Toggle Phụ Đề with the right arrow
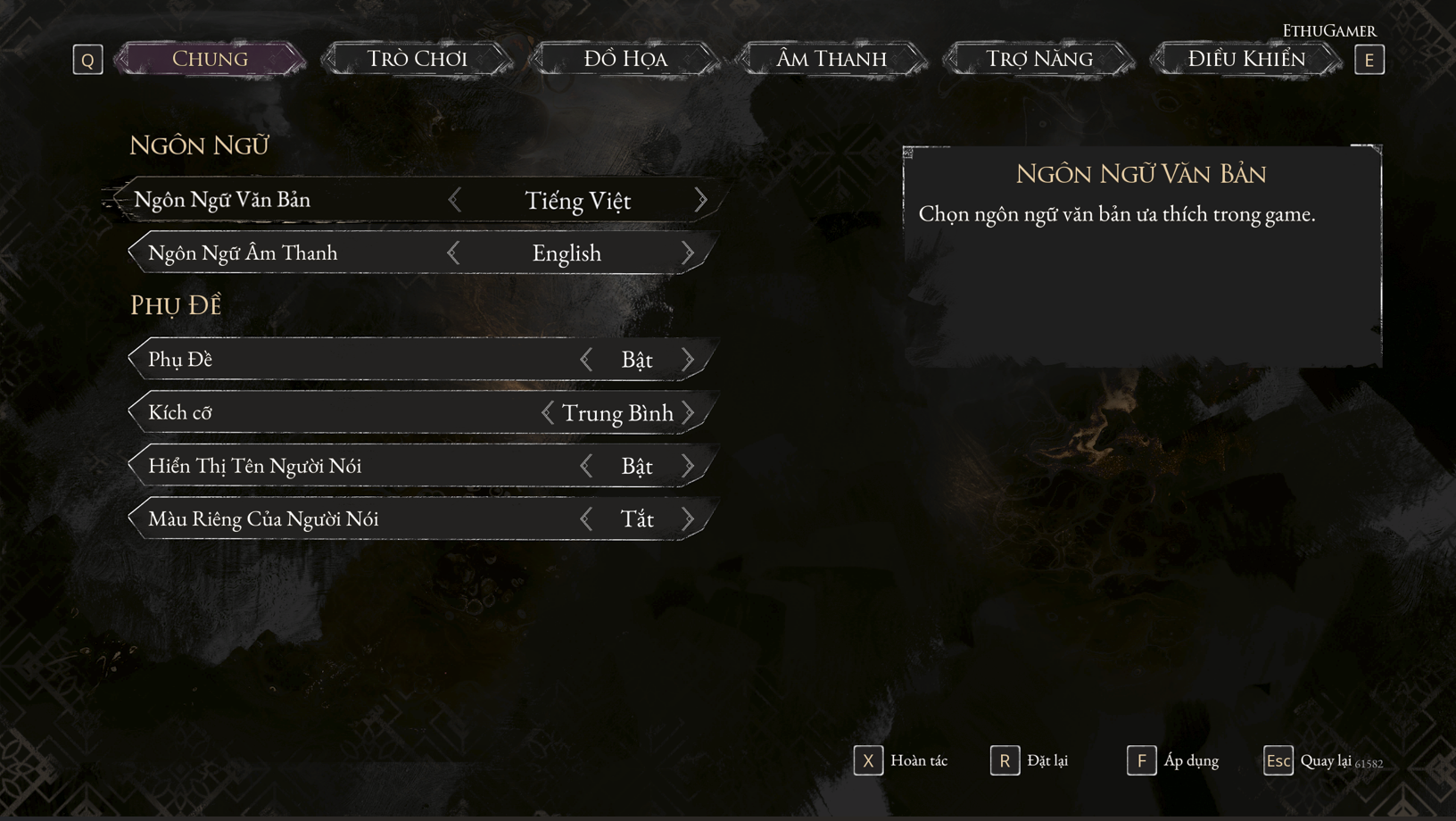 (688, 360)
